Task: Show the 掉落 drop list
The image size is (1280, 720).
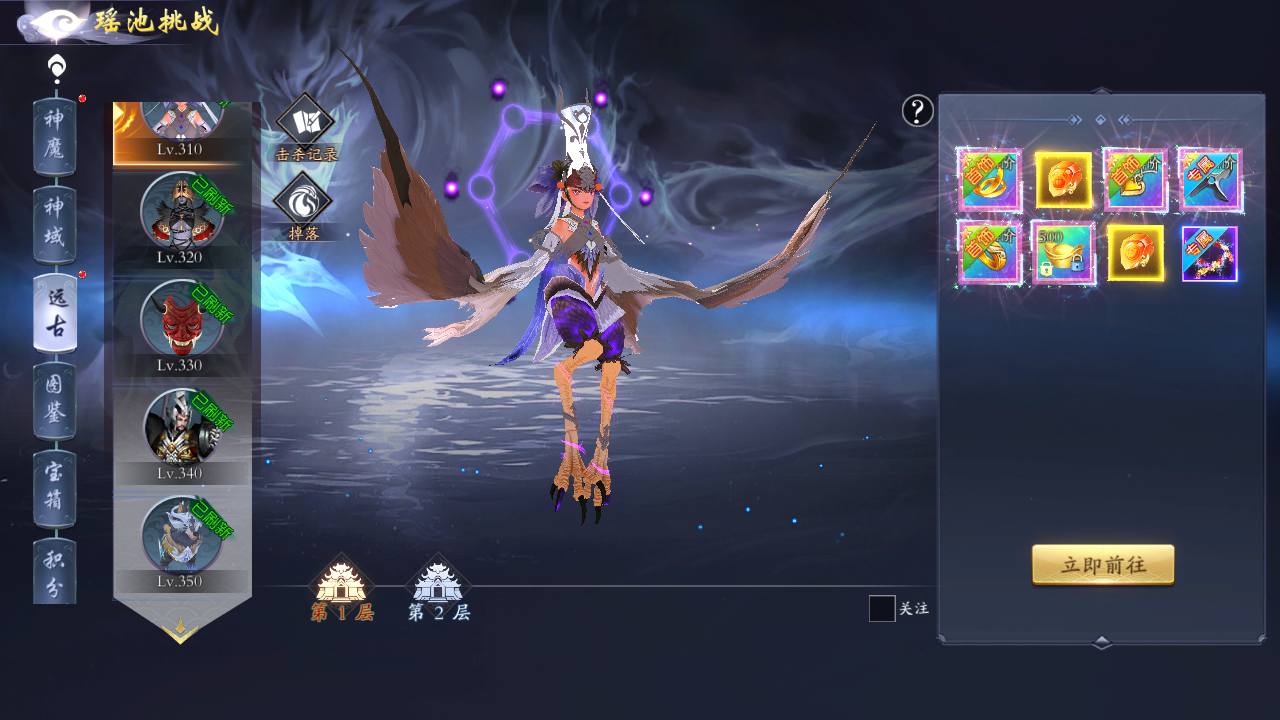Action: [x=303, y=204]
